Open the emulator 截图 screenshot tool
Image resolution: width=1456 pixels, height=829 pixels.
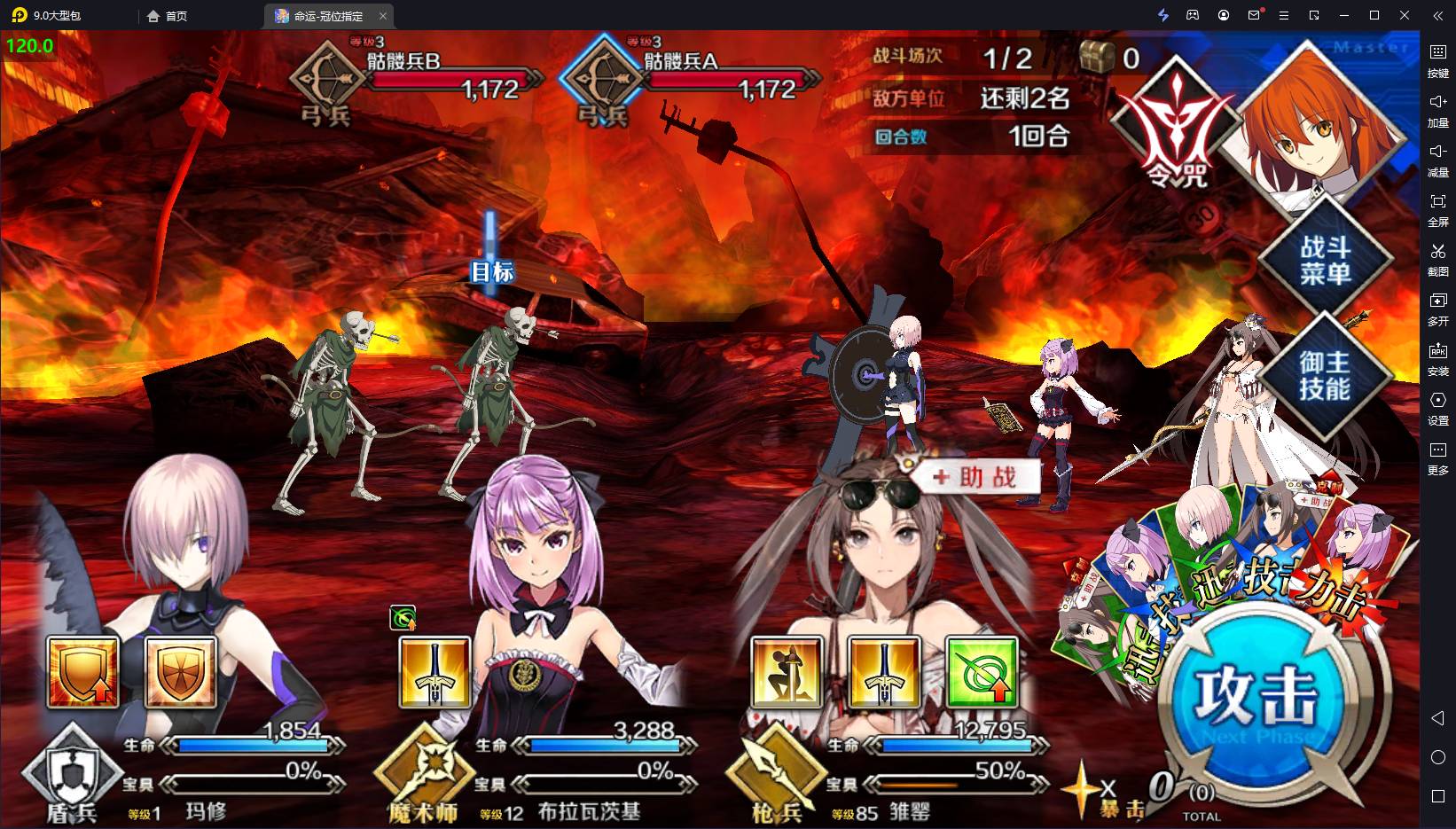(x=1437, y=259)
